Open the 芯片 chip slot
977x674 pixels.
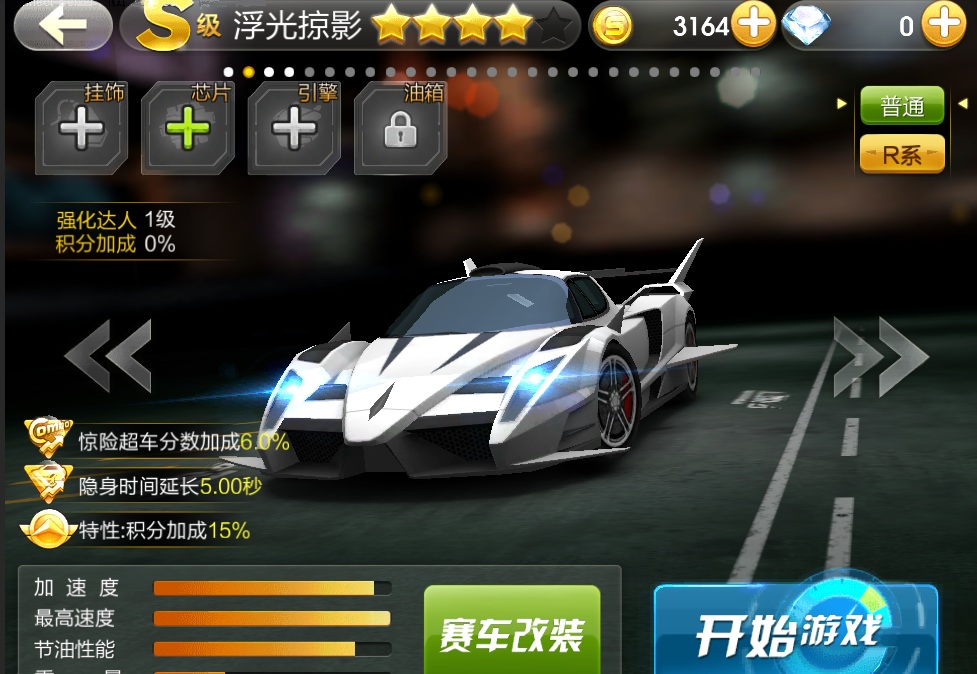pyautogui.click(x=188, y=131)
